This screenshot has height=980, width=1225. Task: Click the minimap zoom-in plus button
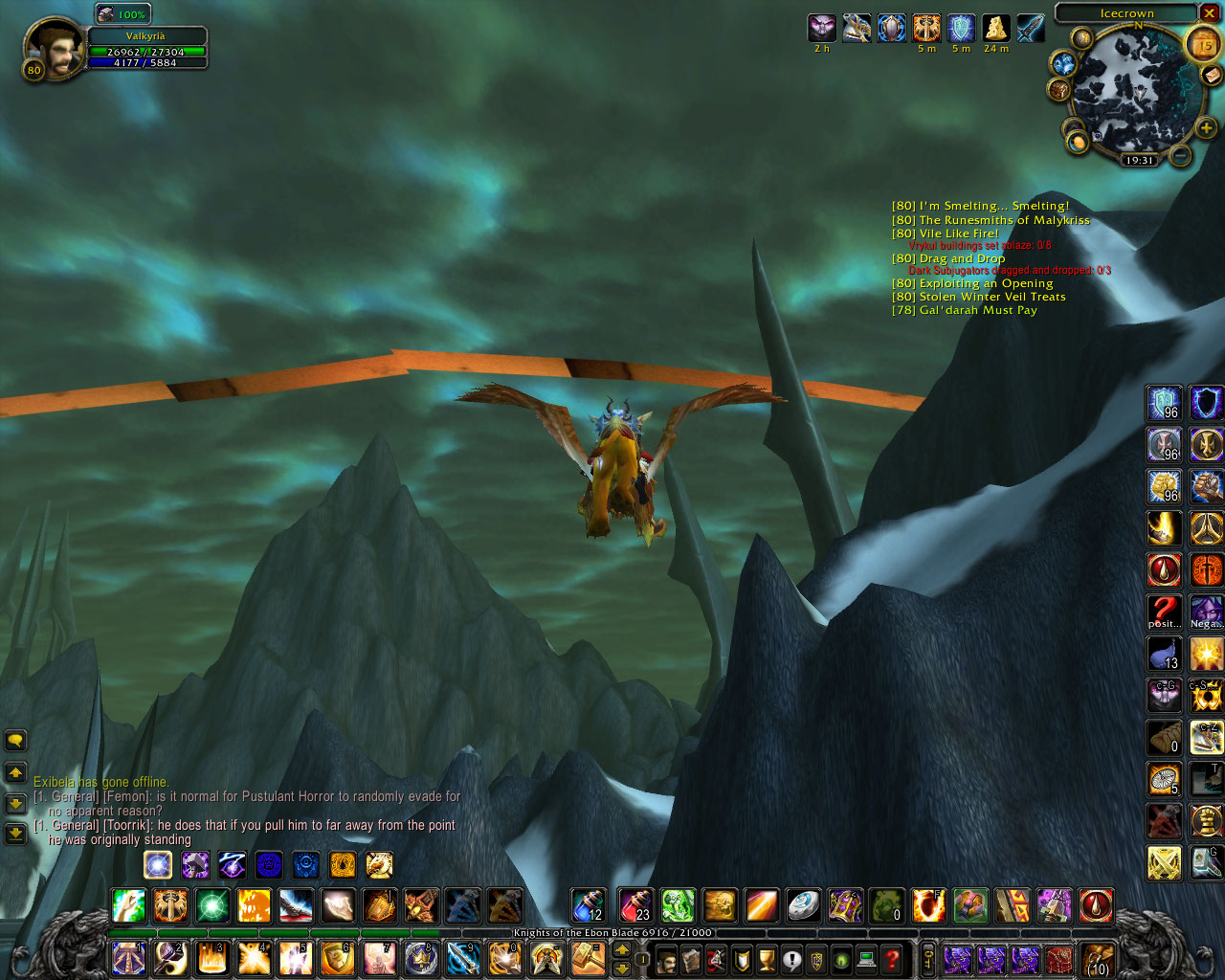[x=1206, y=127]
